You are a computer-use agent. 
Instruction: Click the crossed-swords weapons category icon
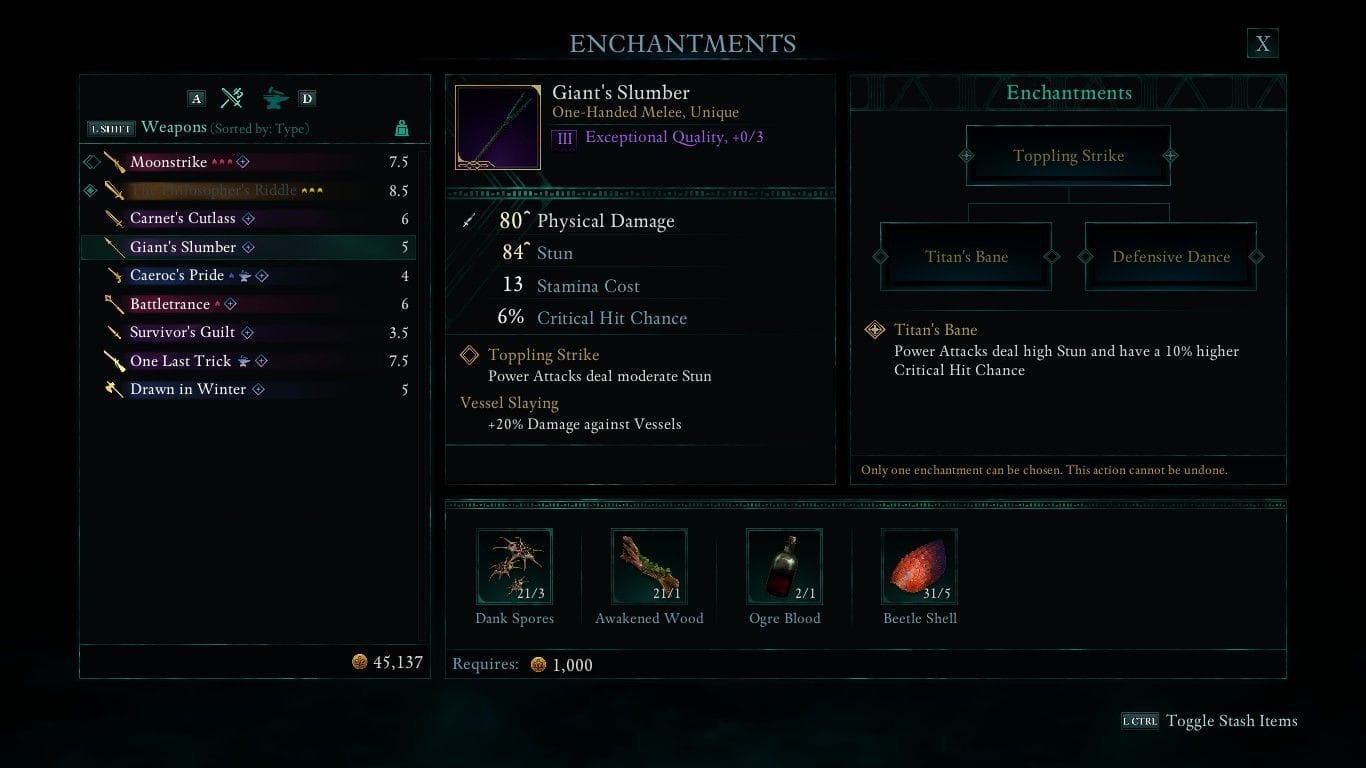pyautogui.click(x=232, y=98)
